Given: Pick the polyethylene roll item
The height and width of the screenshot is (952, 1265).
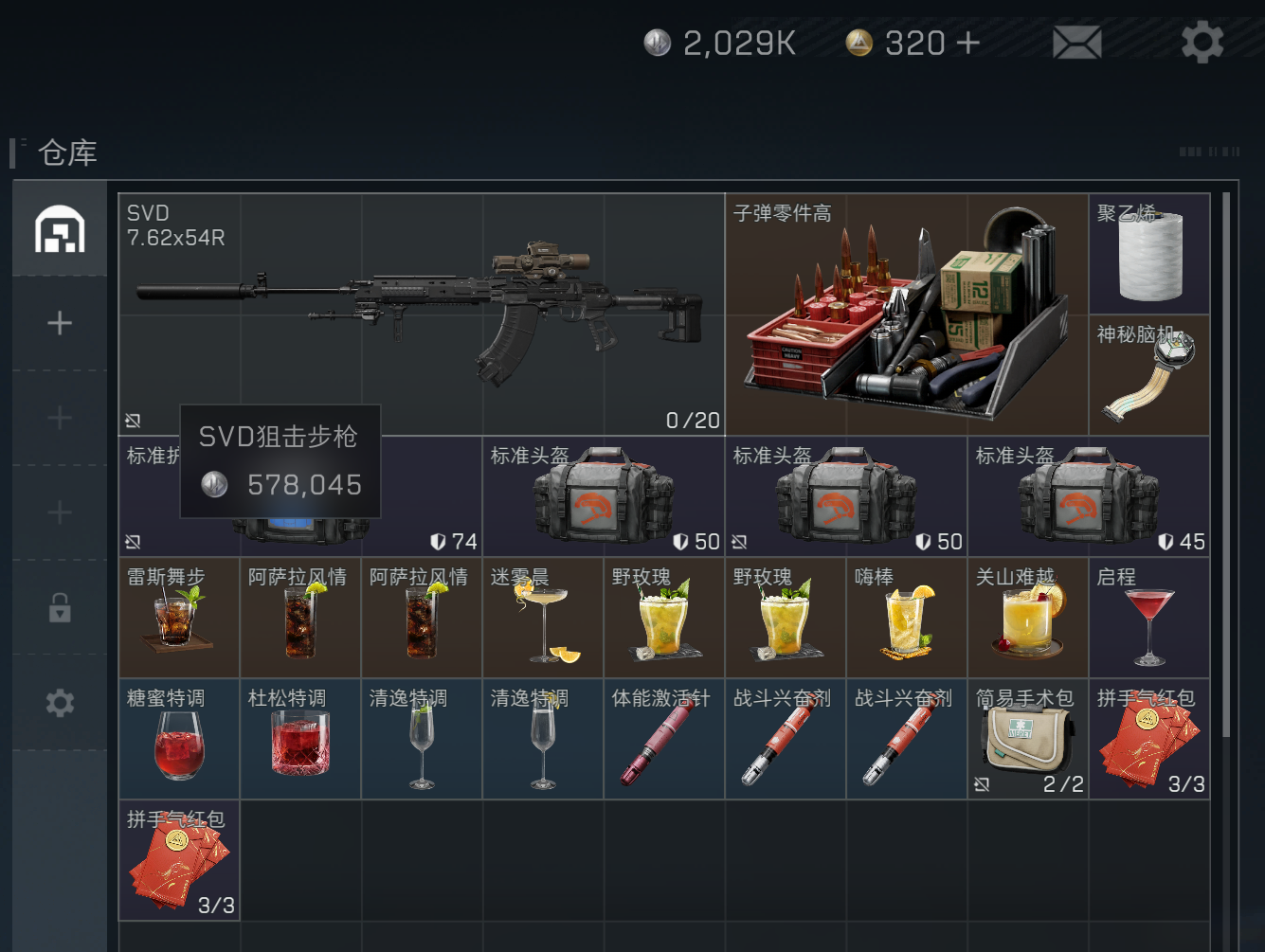Looking at the screenshot, I should point(1149,254).
